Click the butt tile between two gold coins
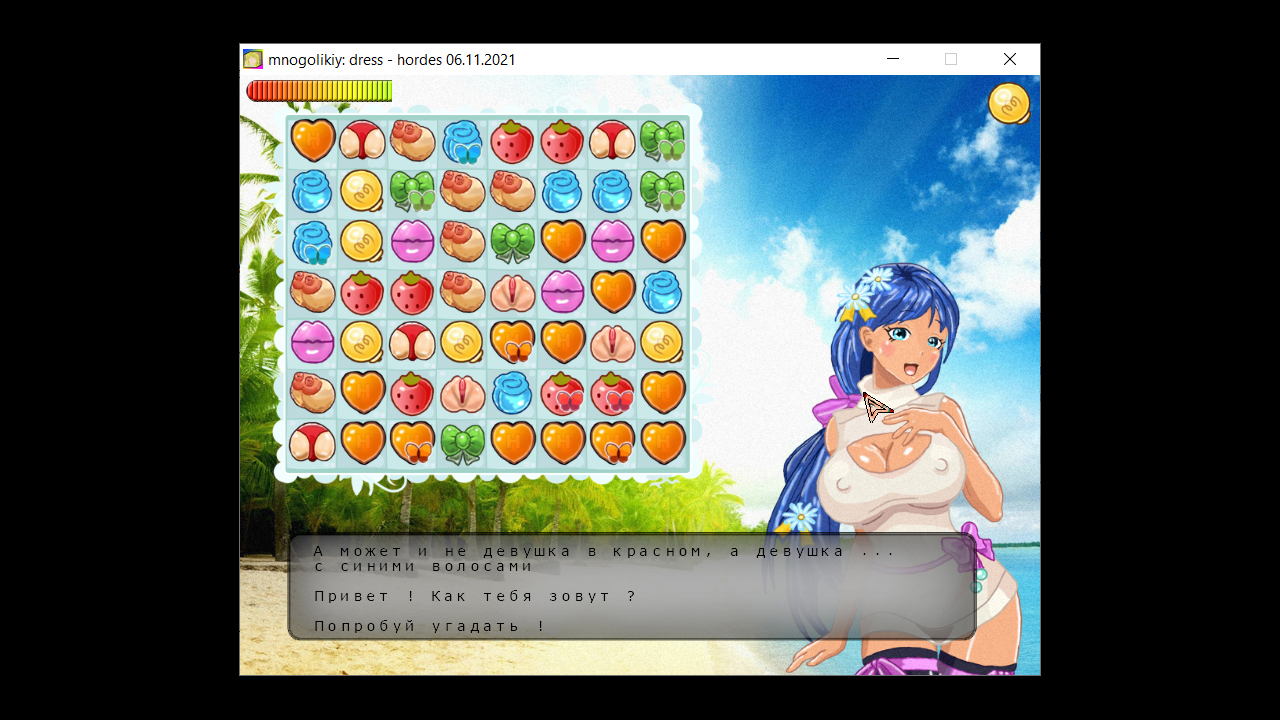Viewport: 1280px width, 720px height. click(412, 342)
